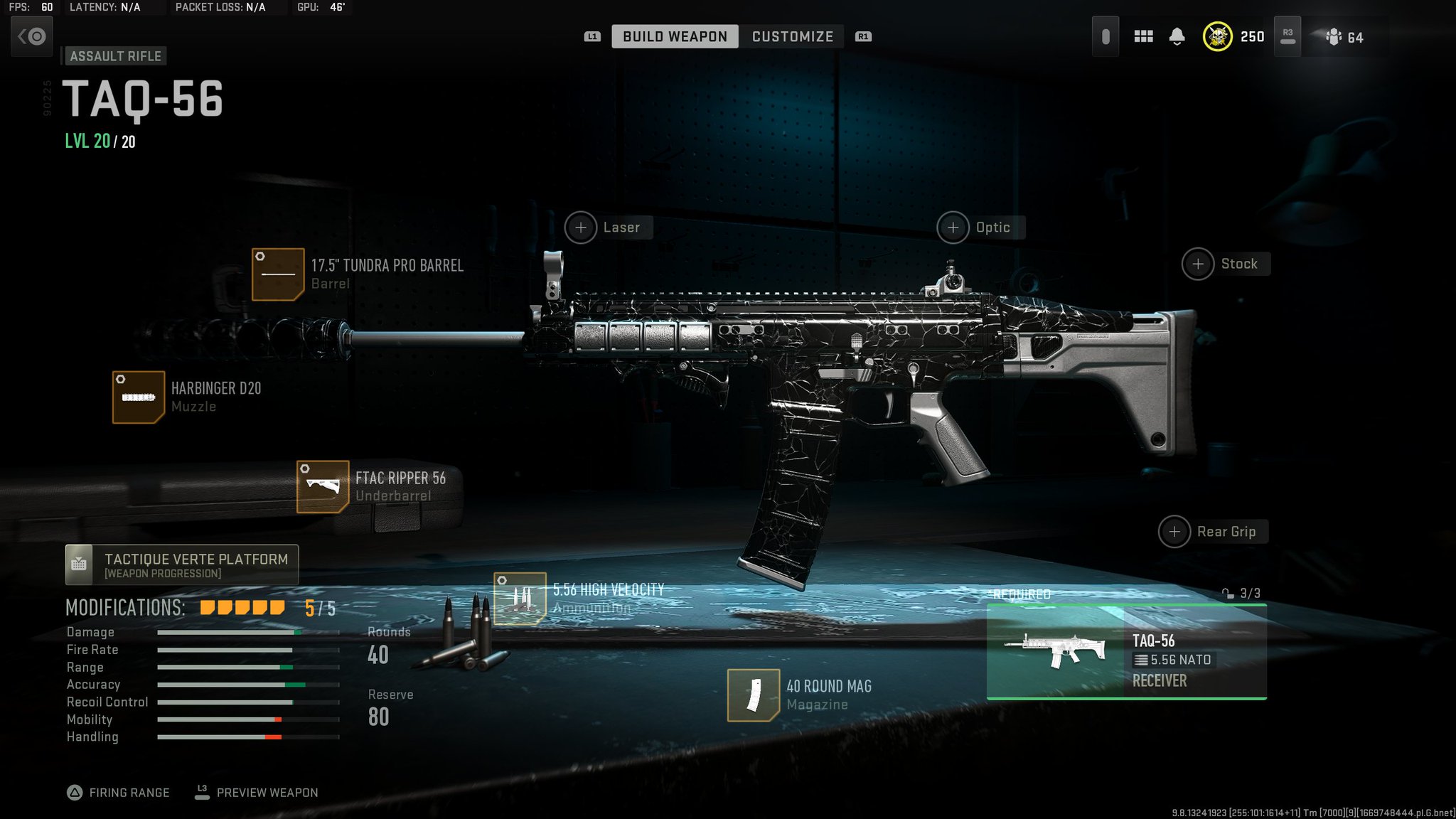The width and height of the screenshot is (1456, 819).
Task: Click the grid channels icon in the top bar
Action: (1144, 36)
